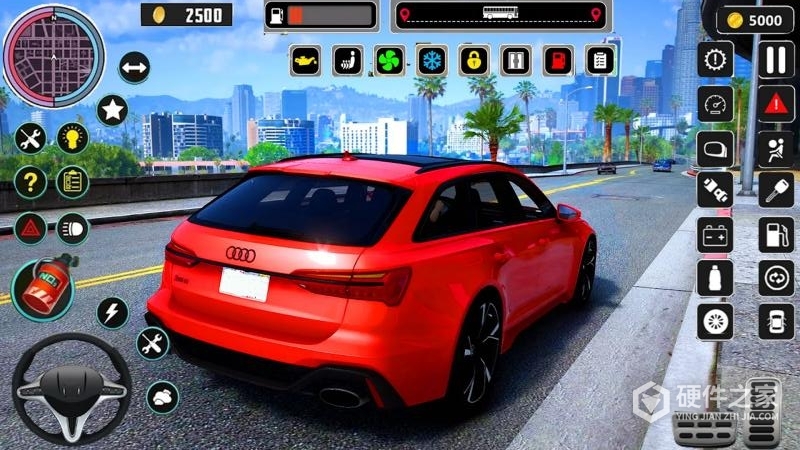This screenshot has height=450, width=800.
Task: Open the red fuel pump icon
Action: pos(557,61)
